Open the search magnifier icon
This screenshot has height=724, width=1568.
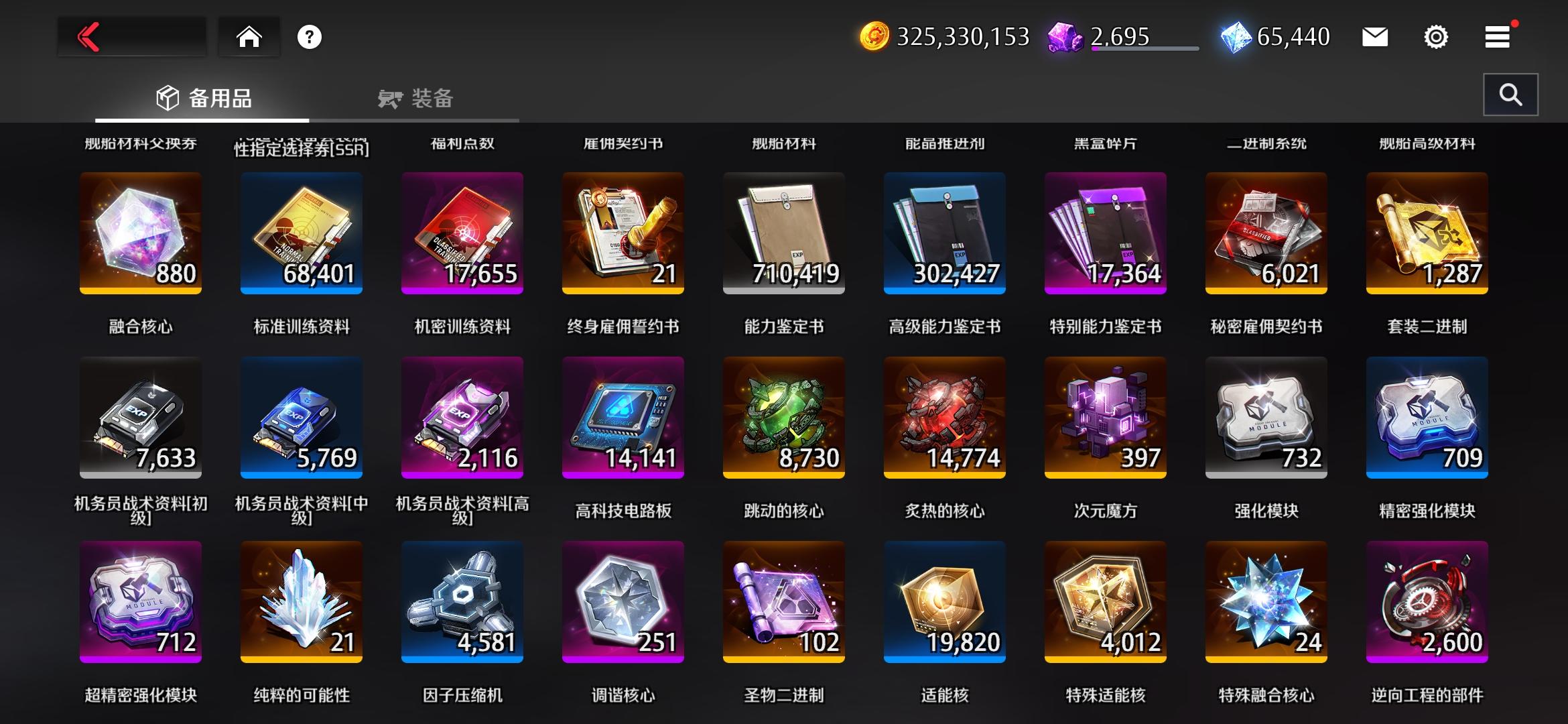pyautogui.click(x=1510, y=94)
